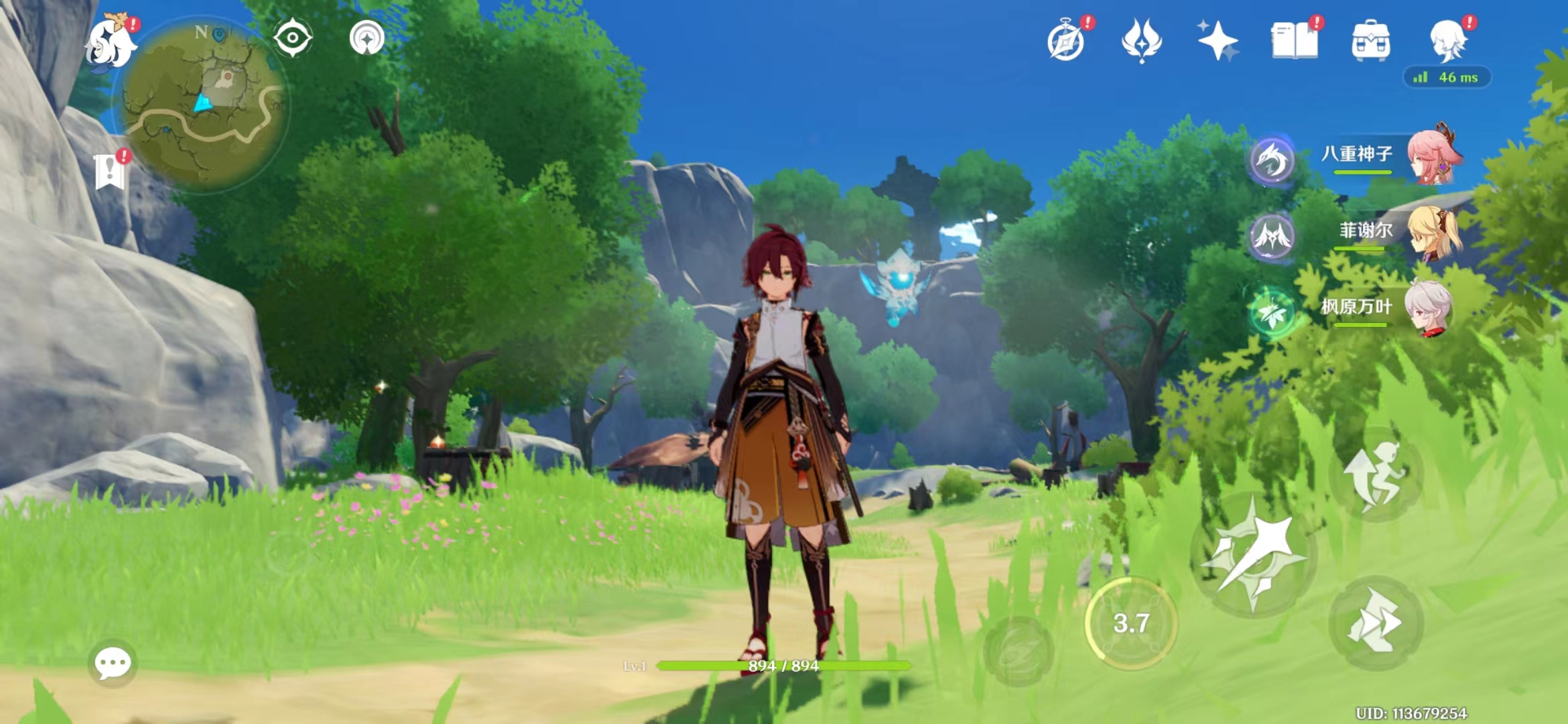Viewport: 1568px width, 724px height.
Task: Open the compass events icon
Action: tap(1066, 42)
